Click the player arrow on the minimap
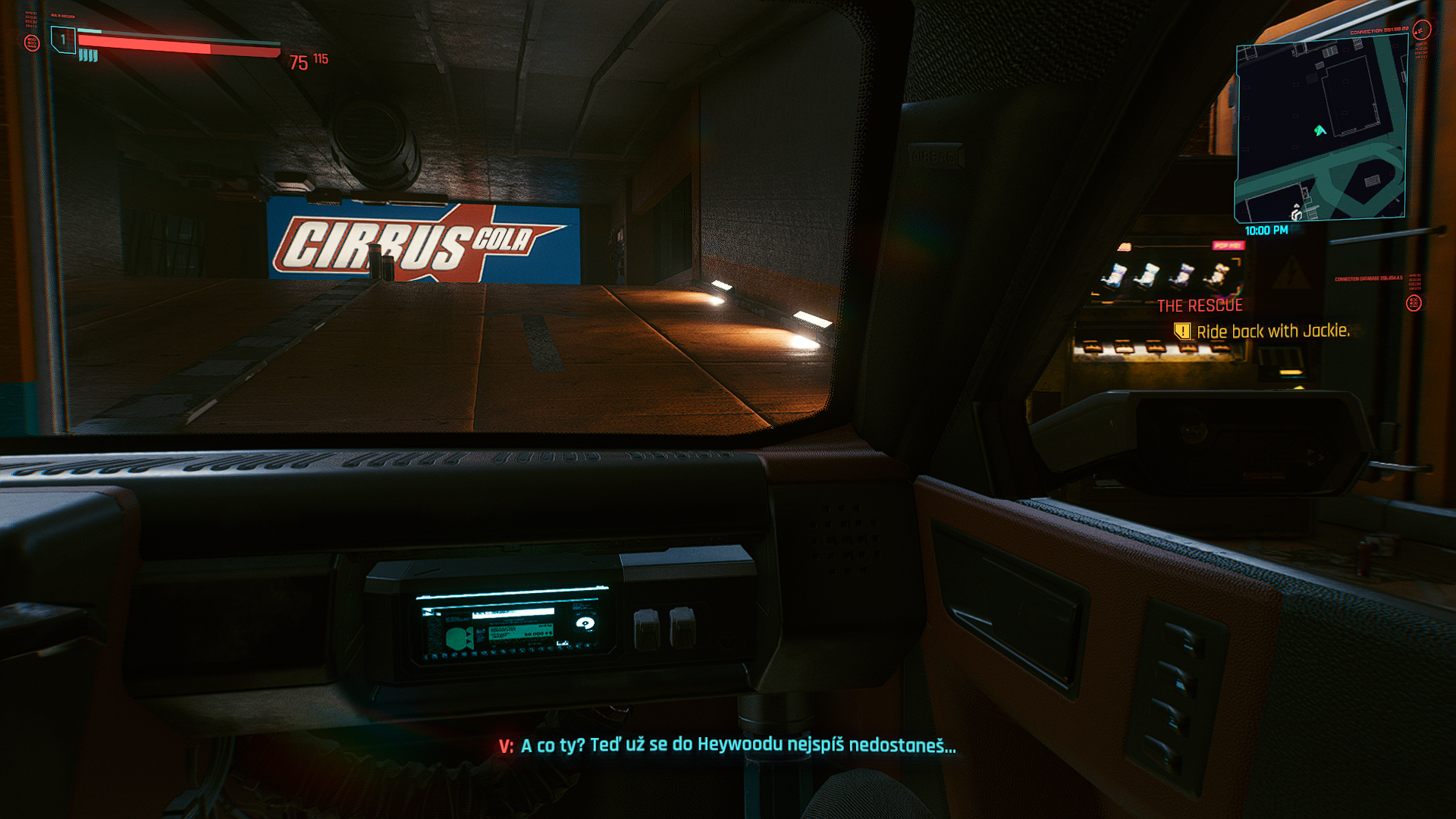Viewport: 1456px width, 819px height. coord(1319,130)
